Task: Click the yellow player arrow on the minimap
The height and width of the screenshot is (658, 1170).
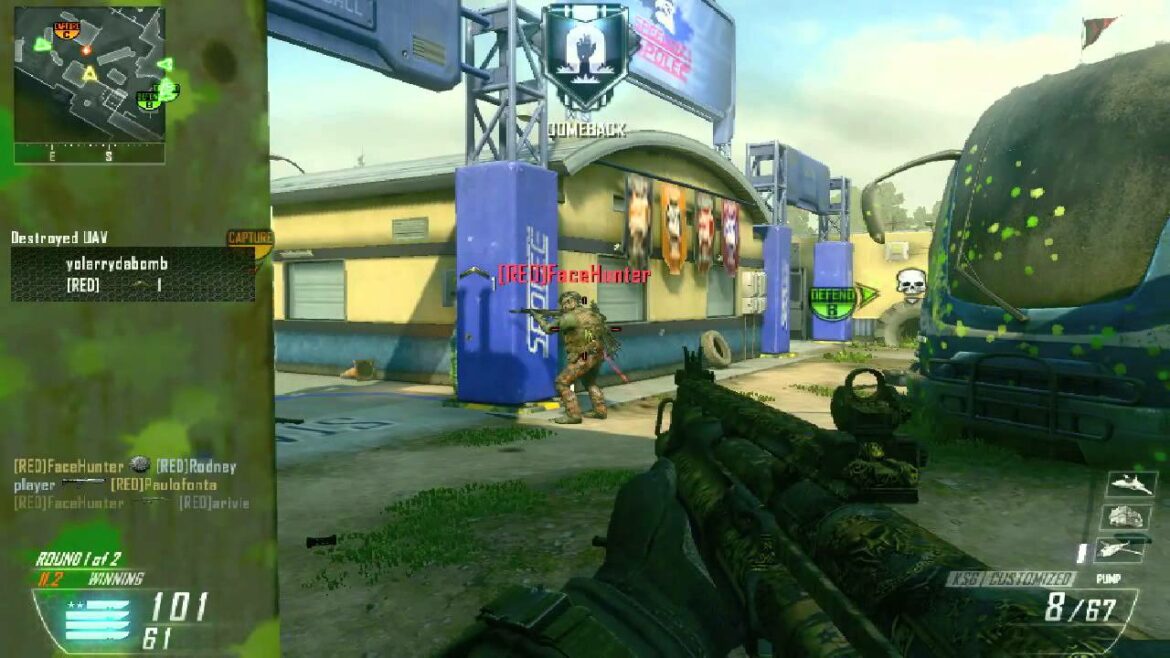Action: pyautogui.click(x=89, y=73)
